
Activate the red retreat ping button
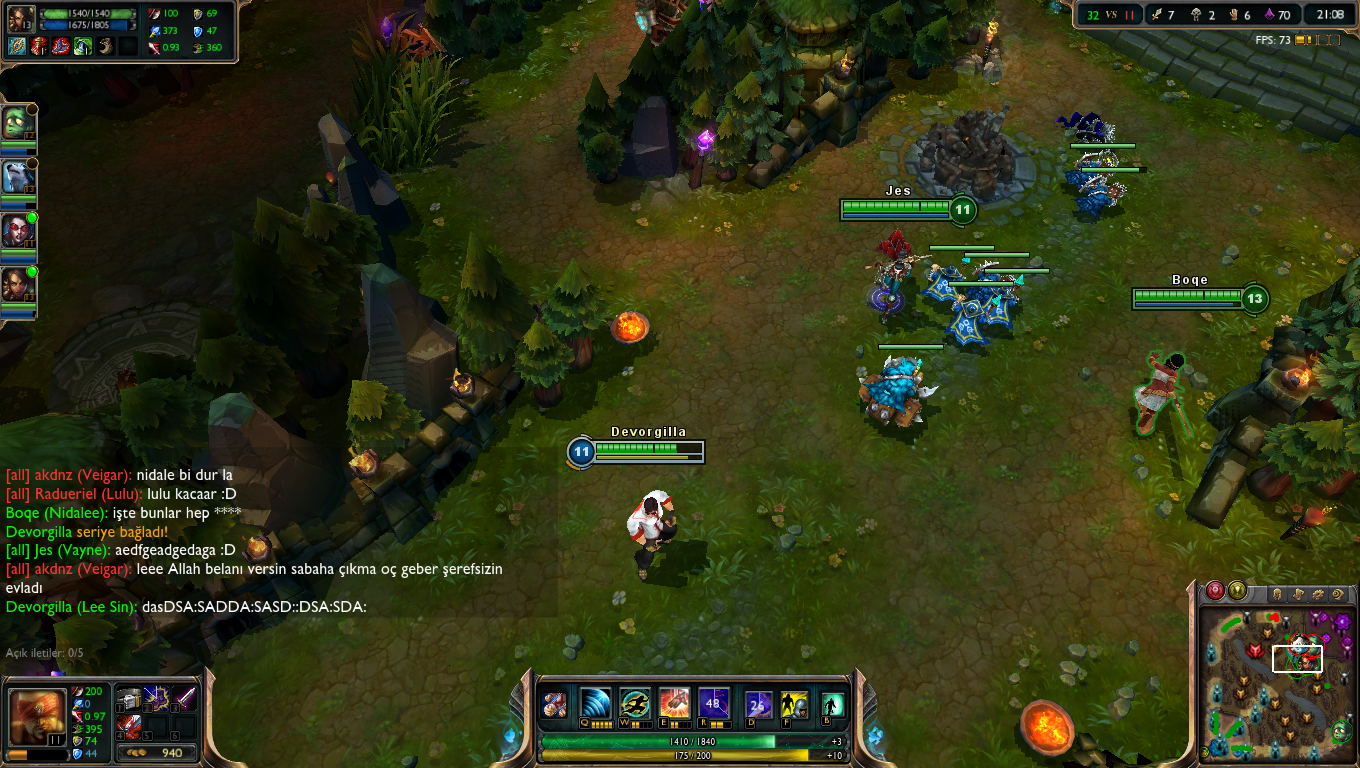click(x=1215, y=591)
